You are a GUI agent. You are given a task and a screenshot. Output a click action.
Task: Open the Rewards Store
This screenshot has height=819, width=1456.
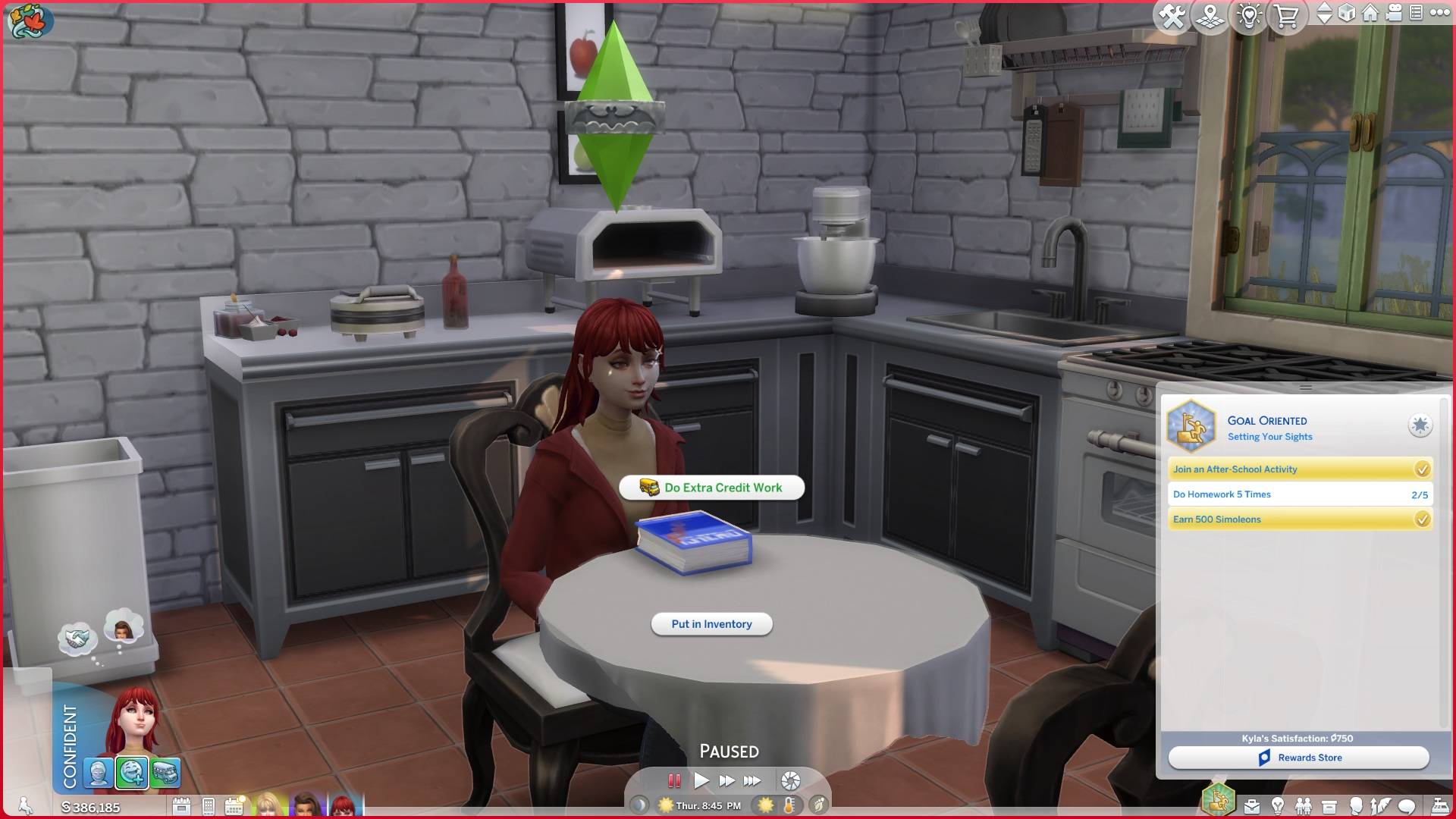[x=1301, y=757]
